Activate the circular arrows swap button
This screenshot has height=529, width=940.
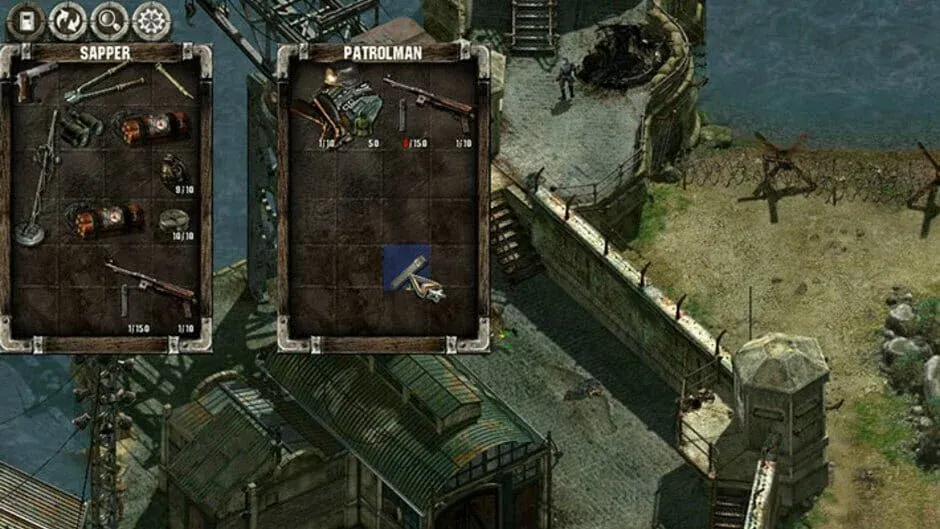[67, 20]
